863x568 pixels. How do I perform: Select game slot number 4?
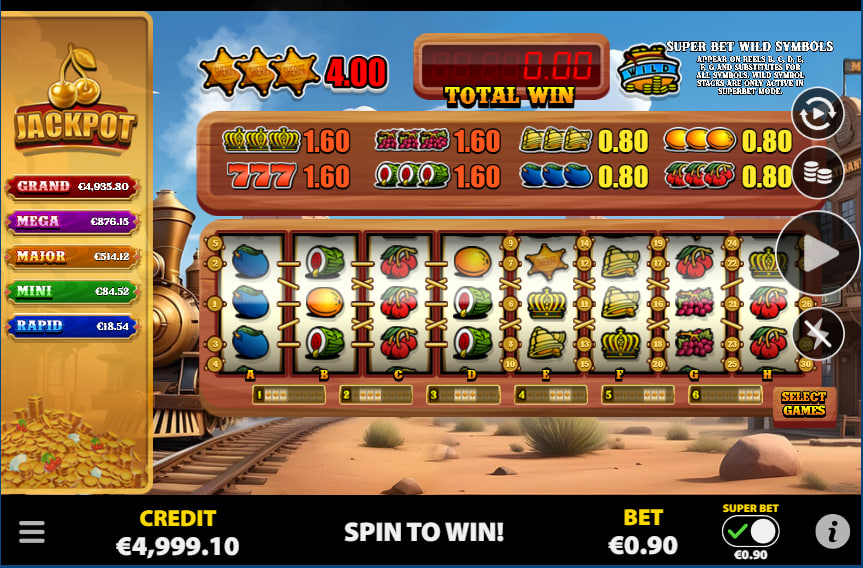[x=550, y=395]
